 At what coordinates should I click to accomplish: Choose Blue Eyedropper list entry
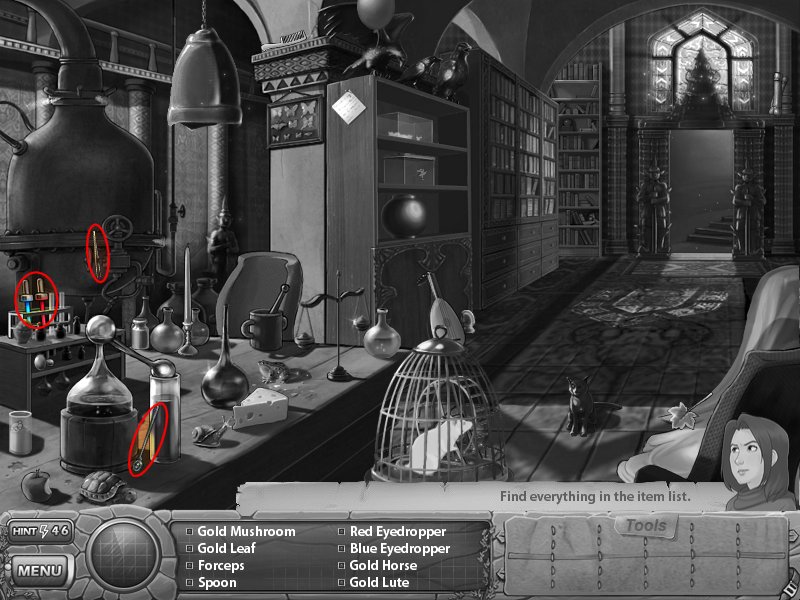pos(399,549)
